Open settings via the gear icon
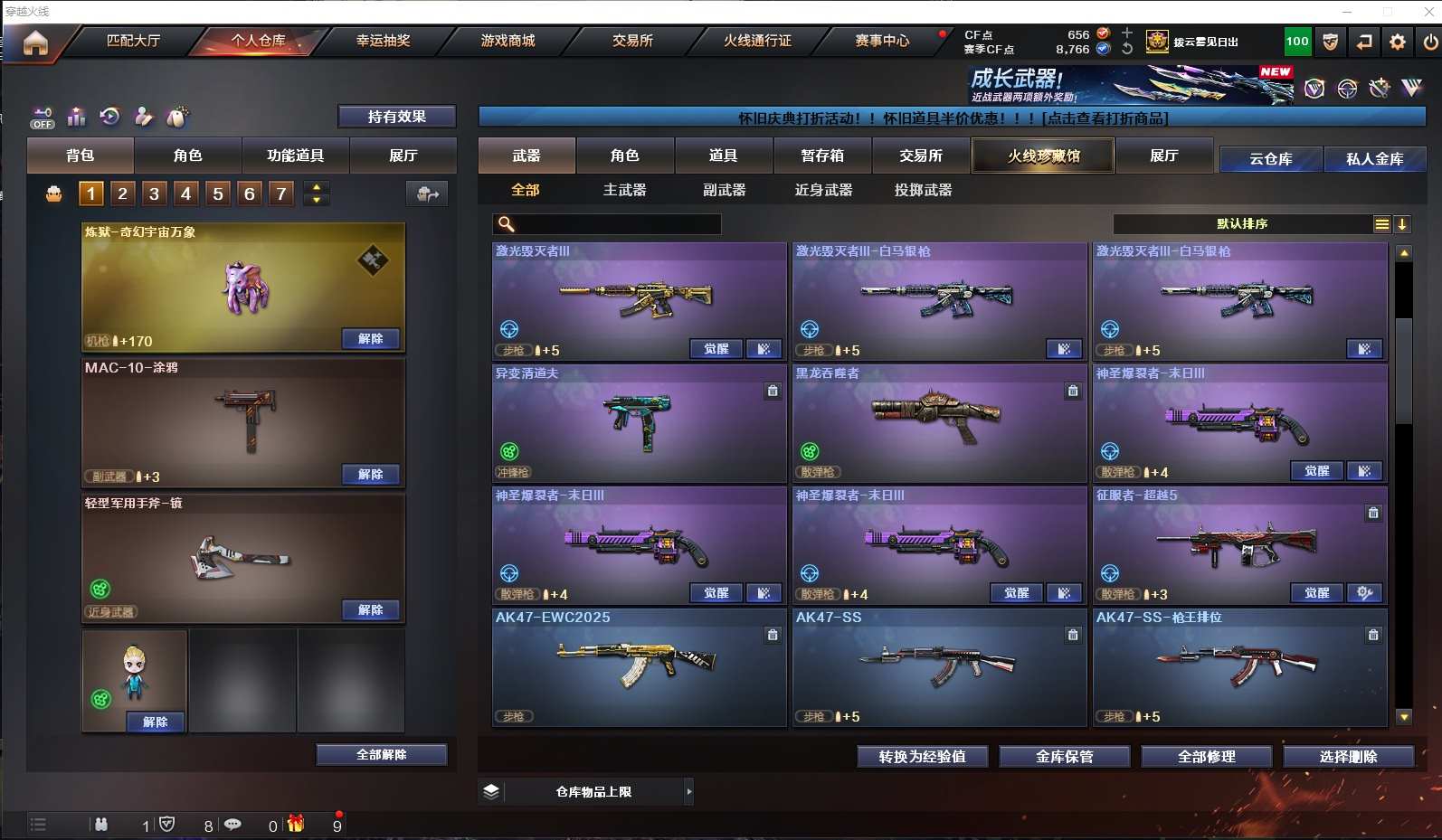1442x840 pixels. click(1398, 42)
